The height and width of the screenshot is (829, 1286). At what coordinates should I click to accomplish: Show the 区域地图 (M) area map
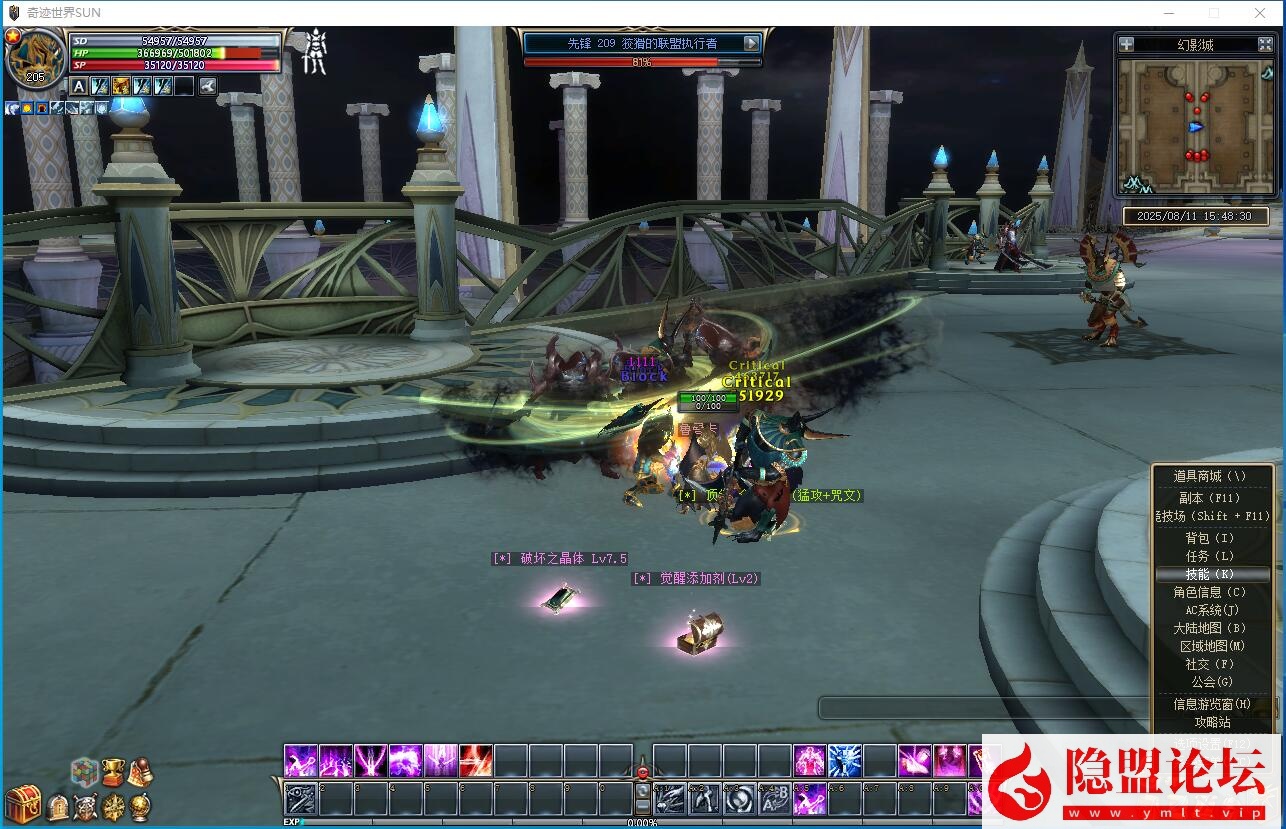[1210, 646]
